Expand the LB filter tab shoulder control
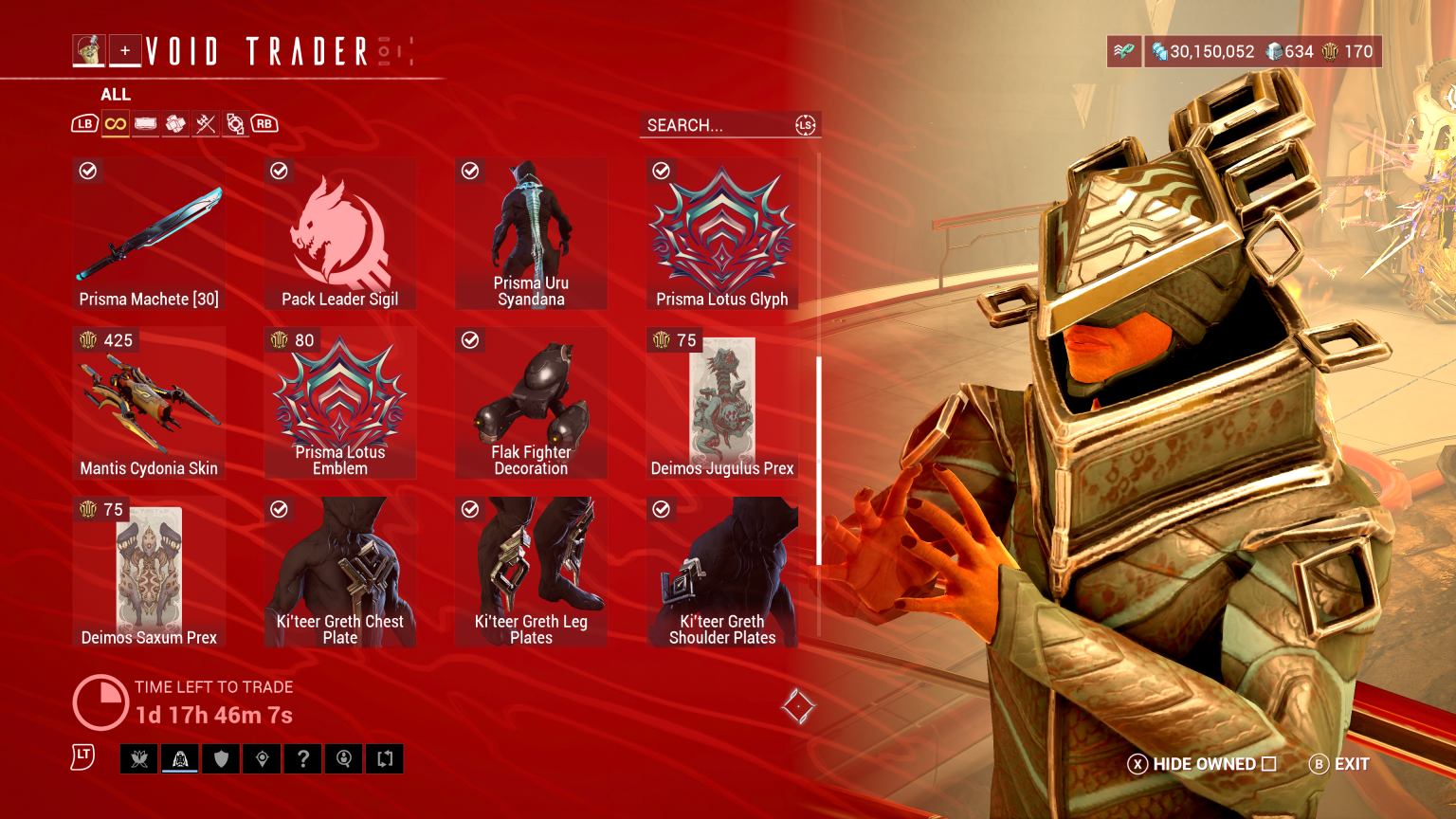The image size is (1456, 819). pyautogui.click(x=85, y=122)
